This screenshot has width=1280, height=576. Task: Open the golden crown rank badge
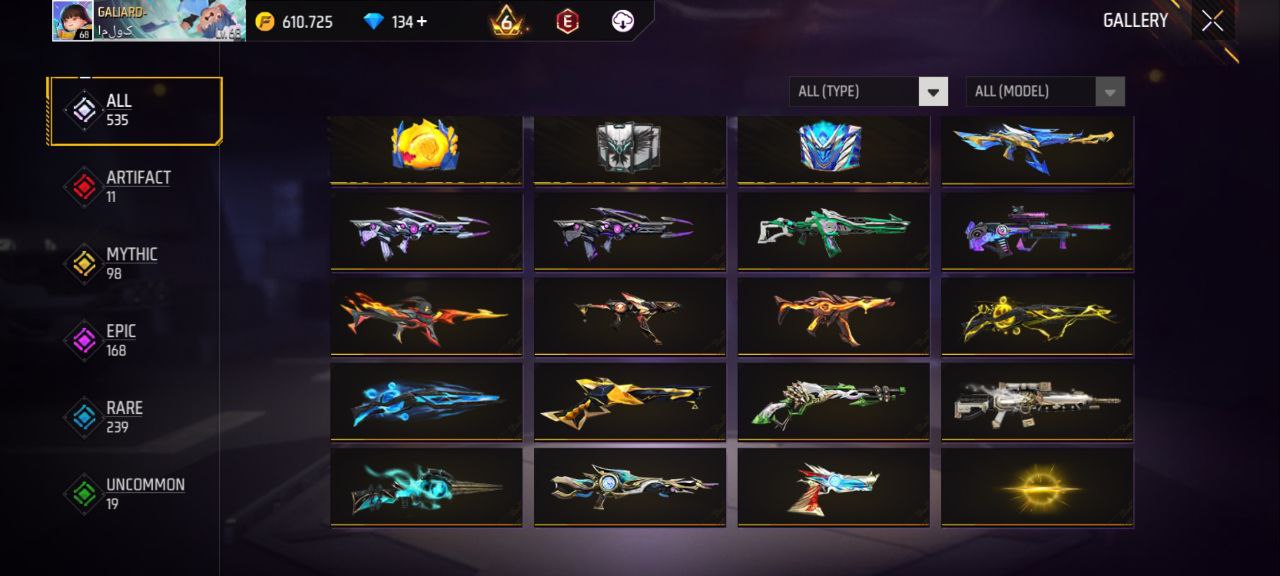(507, 21)
